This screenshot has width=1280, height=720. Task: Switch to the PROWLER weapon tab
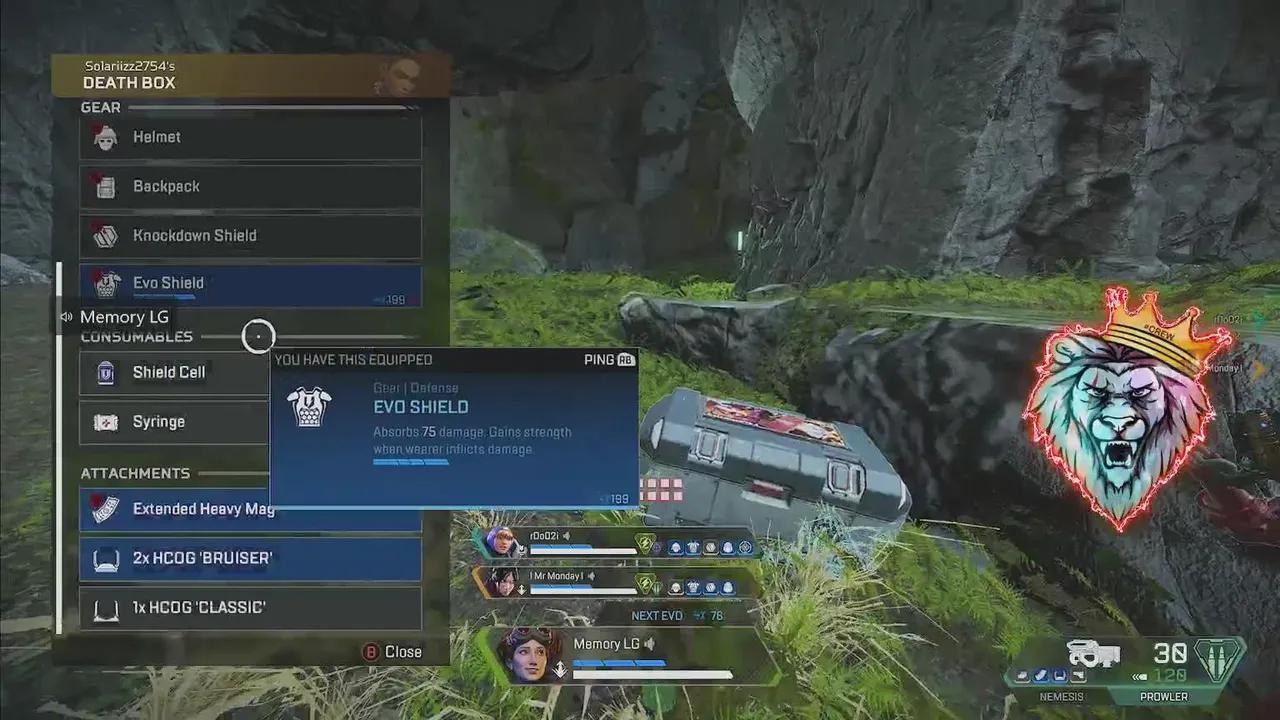tap(1163, 696)
